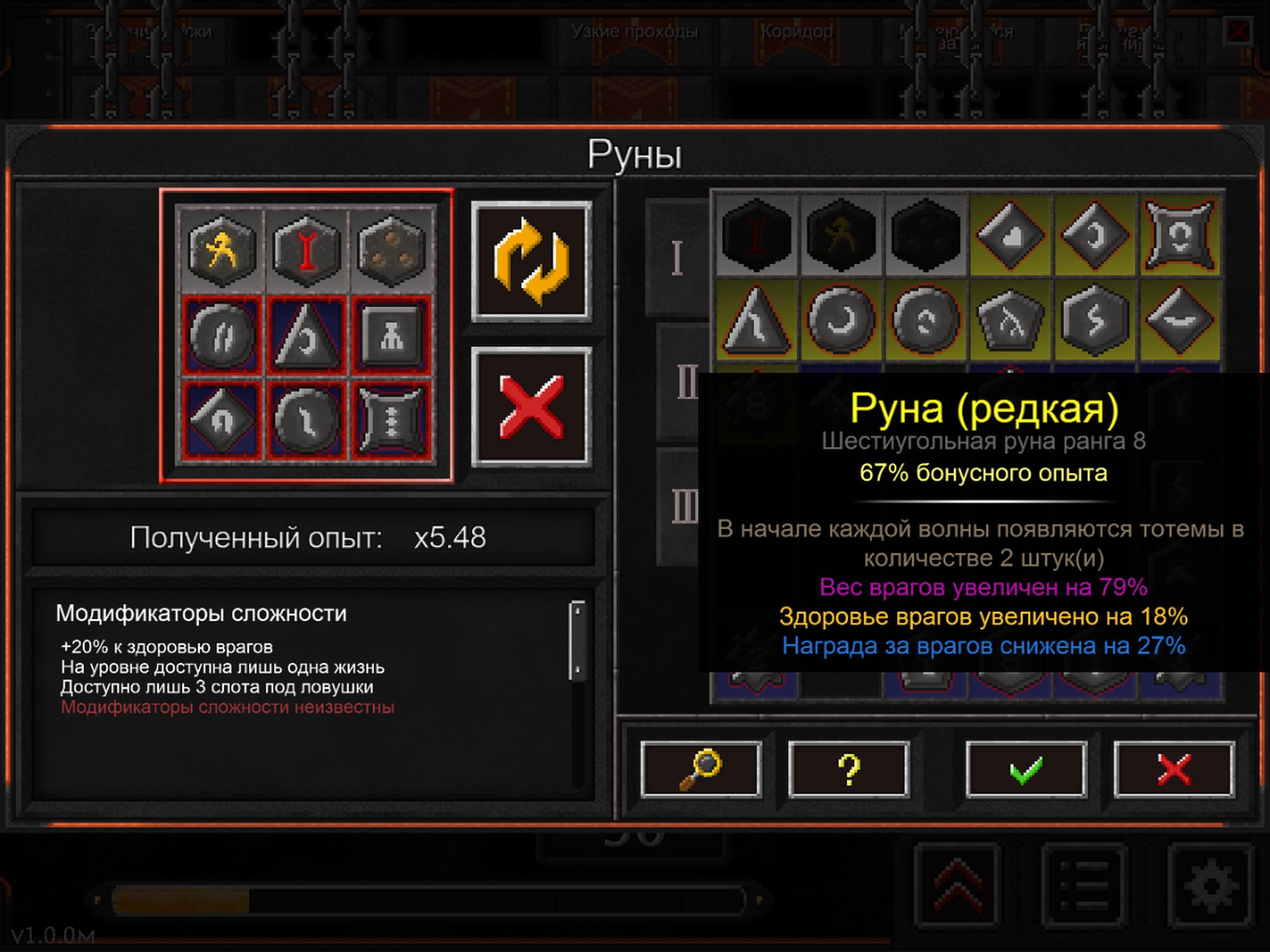Cancel with the small red X button

click(1174, 769)
